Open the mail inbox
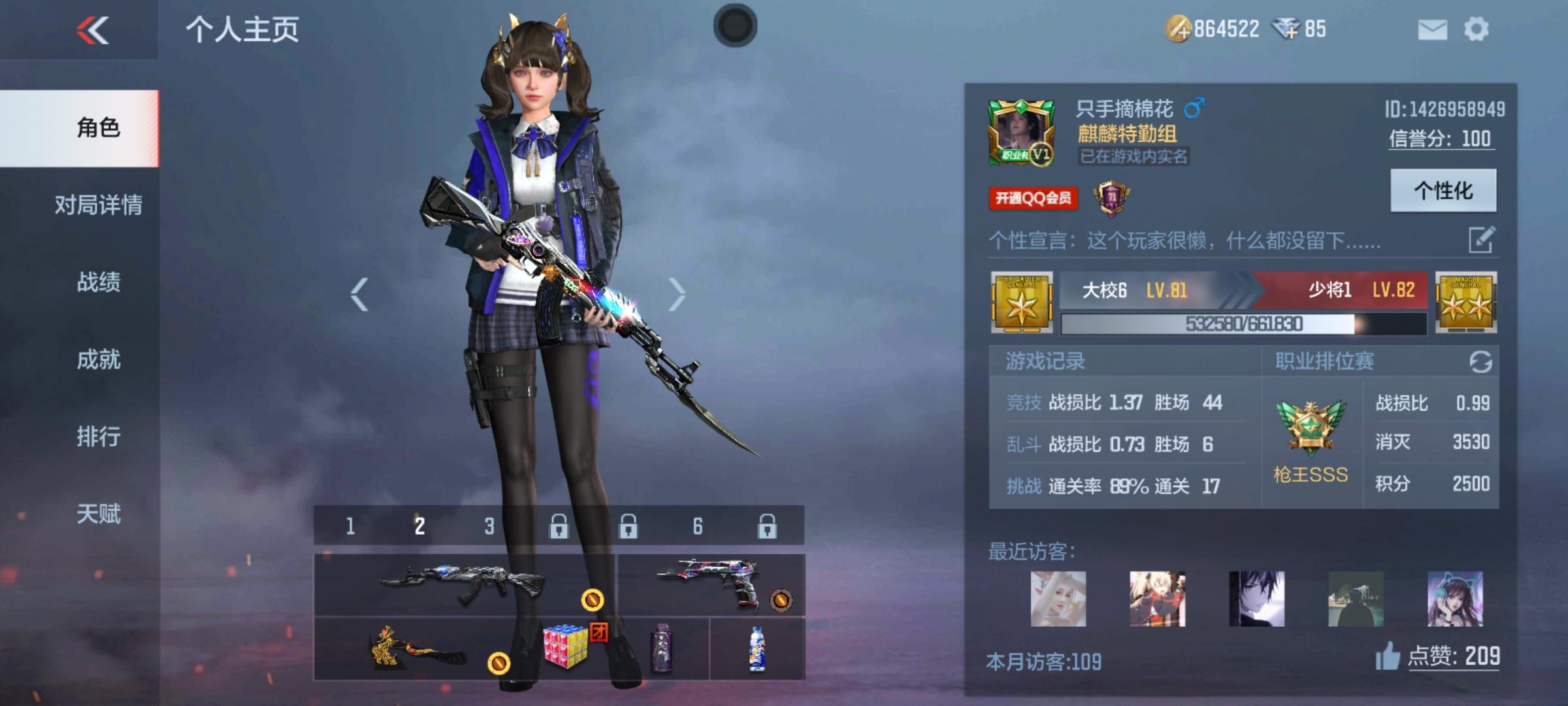This screenshot has height=706, width=1568. [x=1433, y=29]
